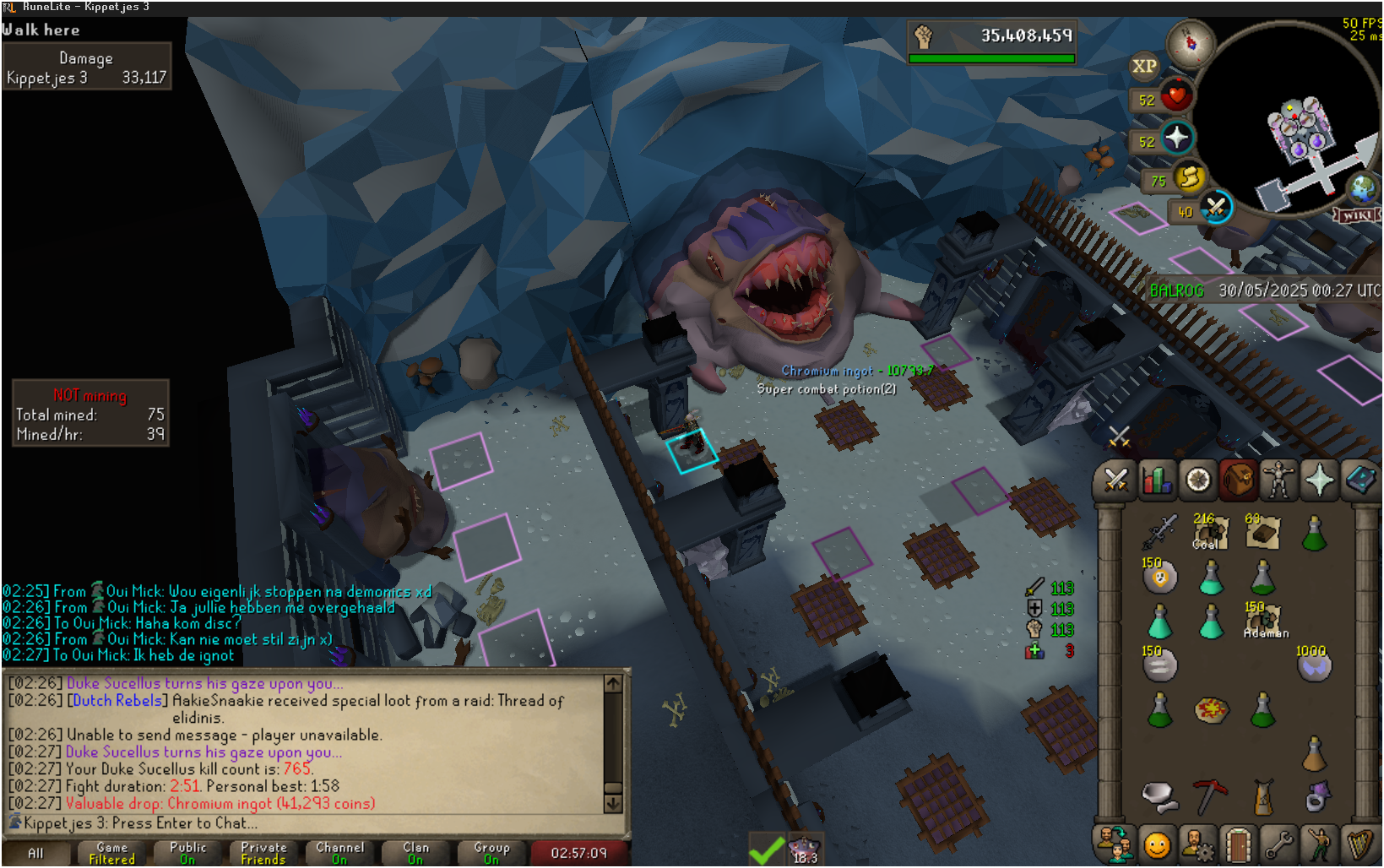Image resolution: width=1384 pixels, height=868 pixels.
Task: Open the Emotes tab
Action: point(1319,844)
